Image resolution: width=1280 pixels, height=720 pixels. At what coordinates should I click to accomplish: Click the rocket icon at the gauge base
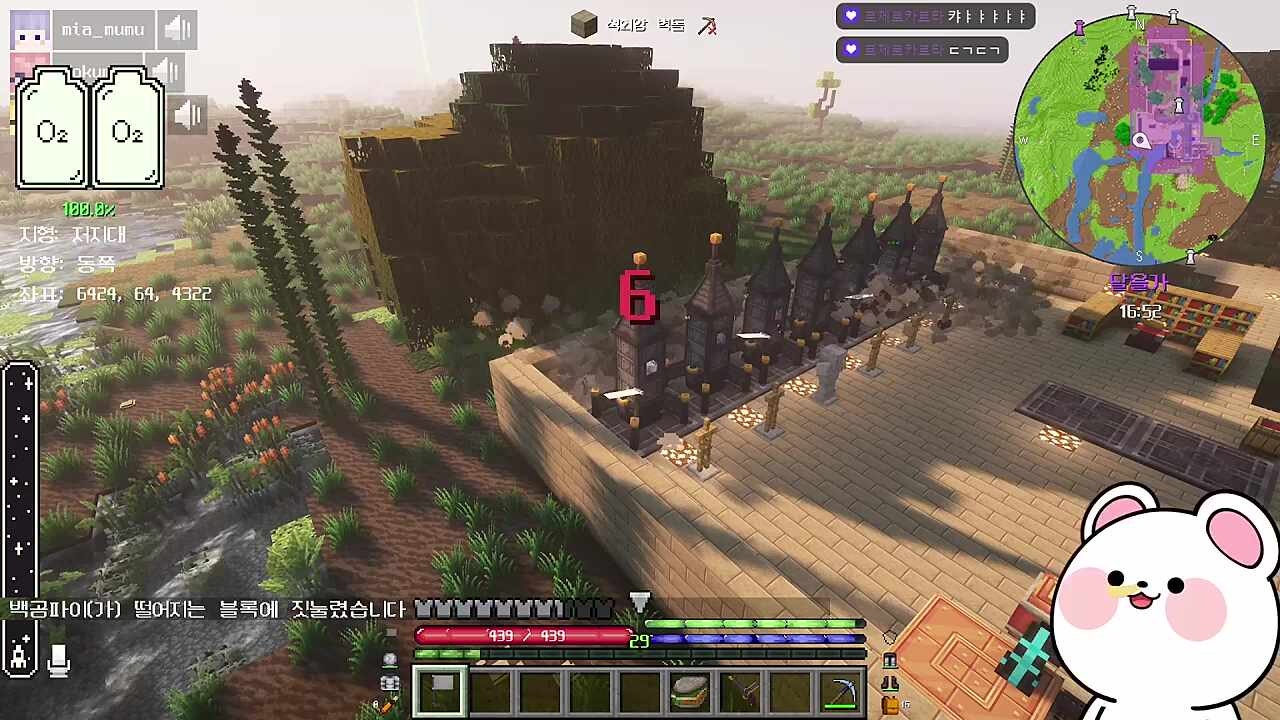click(20, 655)
